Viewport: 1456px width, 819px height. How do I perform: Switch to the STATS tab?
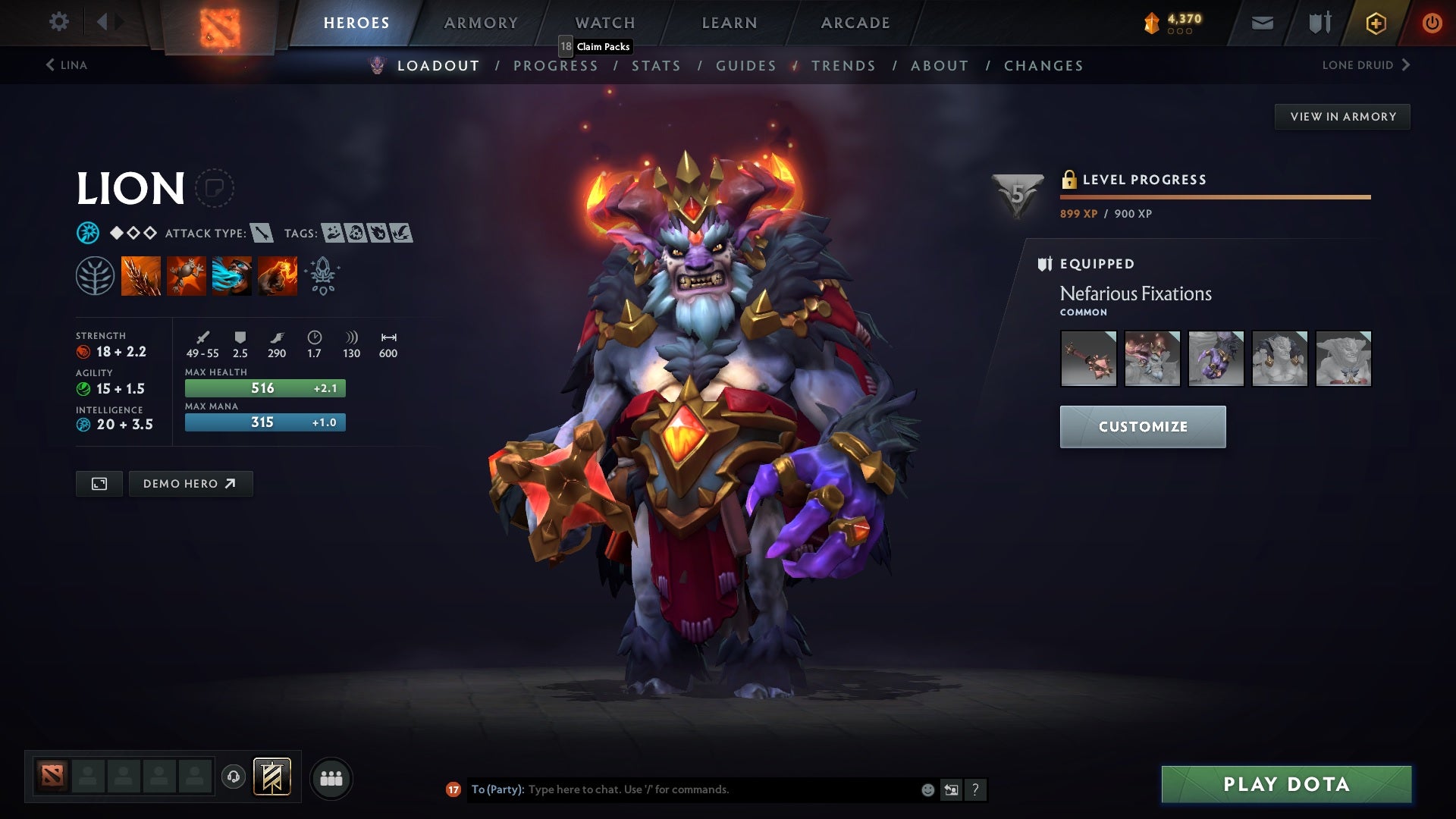click(x=657, y=65)
